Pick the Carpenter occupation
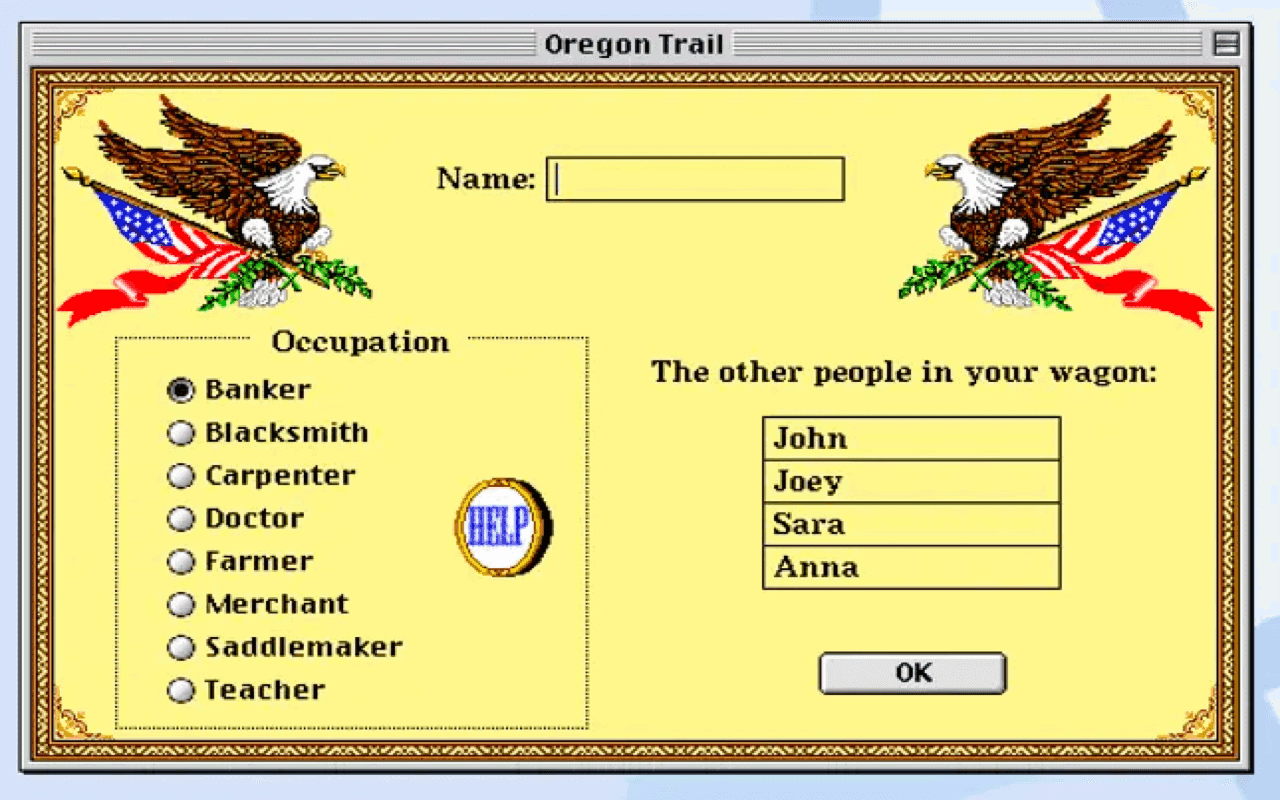Image resolution: width=1280 pixels, height=800 pixels. [x=181, y=475]
